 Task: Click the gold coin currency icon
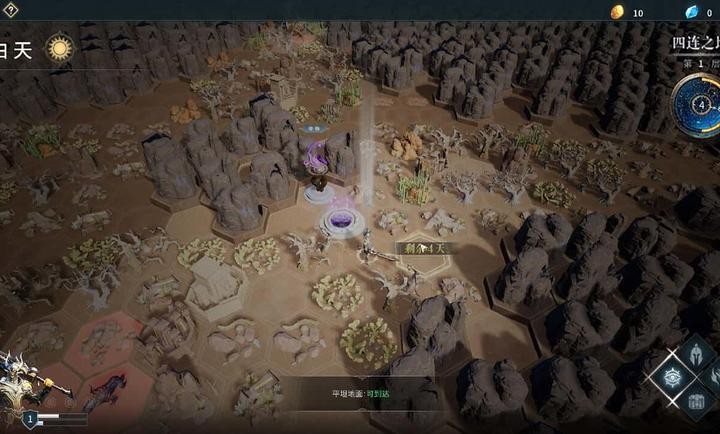617,12
